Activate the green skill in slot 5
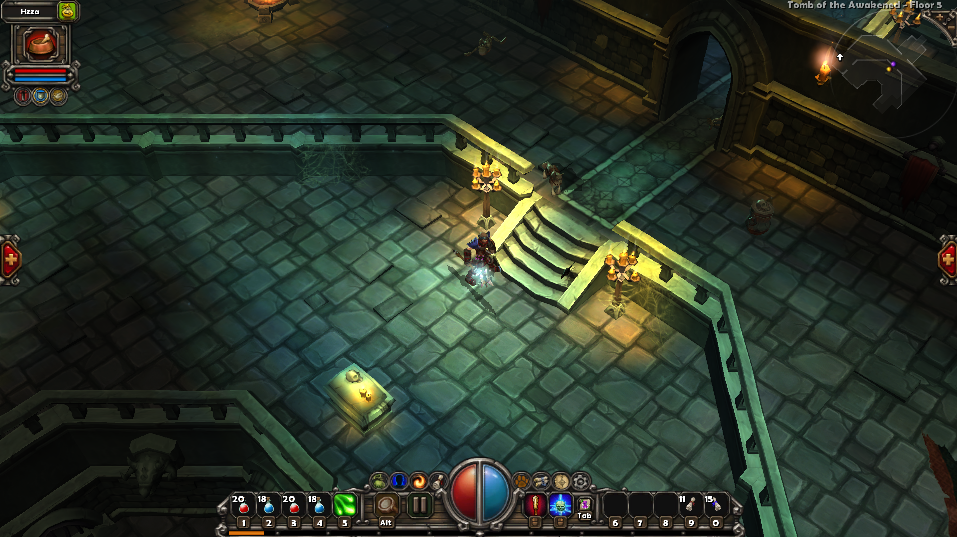Screen dimensions: 957x537 click(345, 506)
